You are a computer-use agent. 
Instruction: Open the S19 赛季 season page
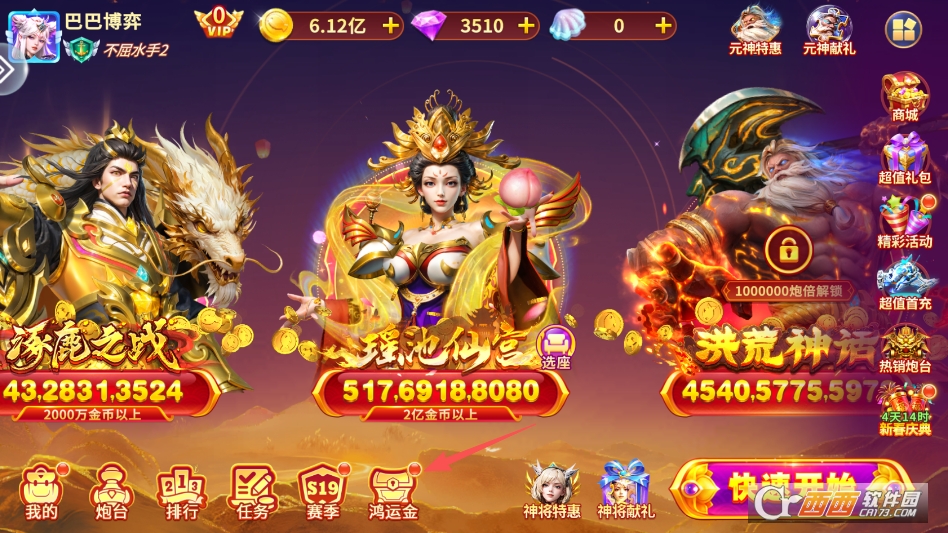point(323,490)
